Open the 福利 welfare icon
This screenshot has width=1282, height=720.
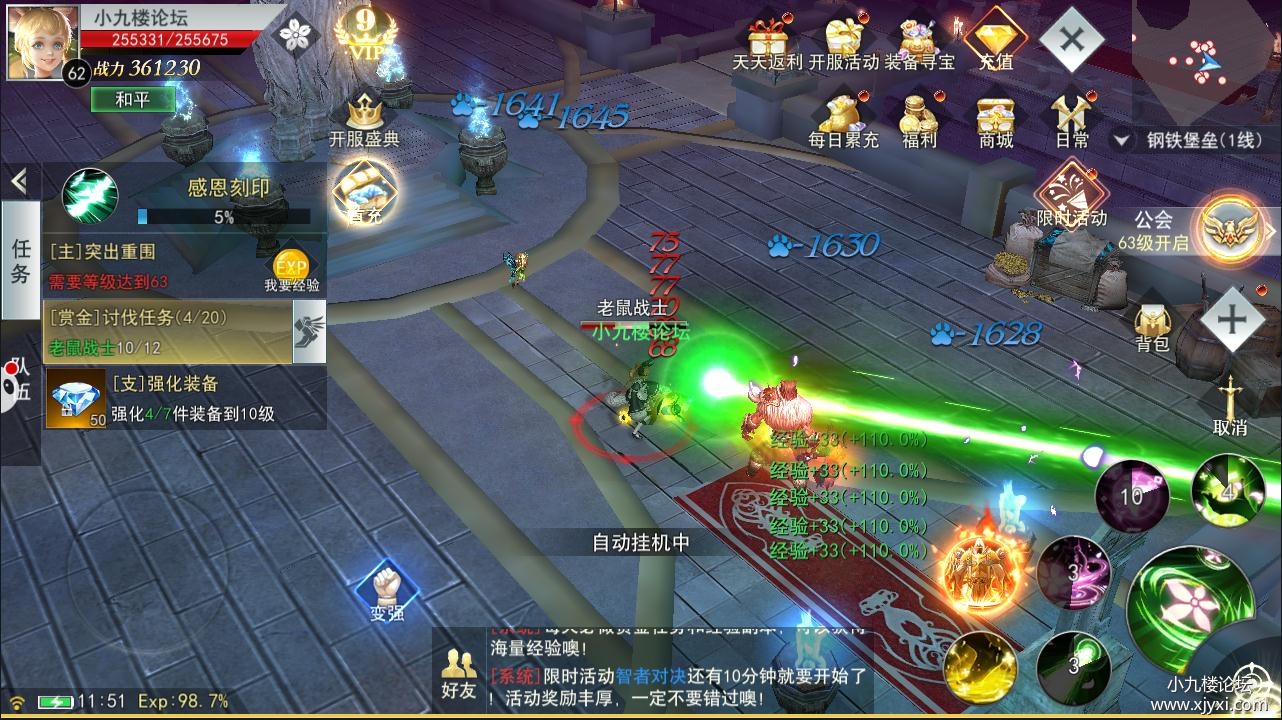coord(919,118)
